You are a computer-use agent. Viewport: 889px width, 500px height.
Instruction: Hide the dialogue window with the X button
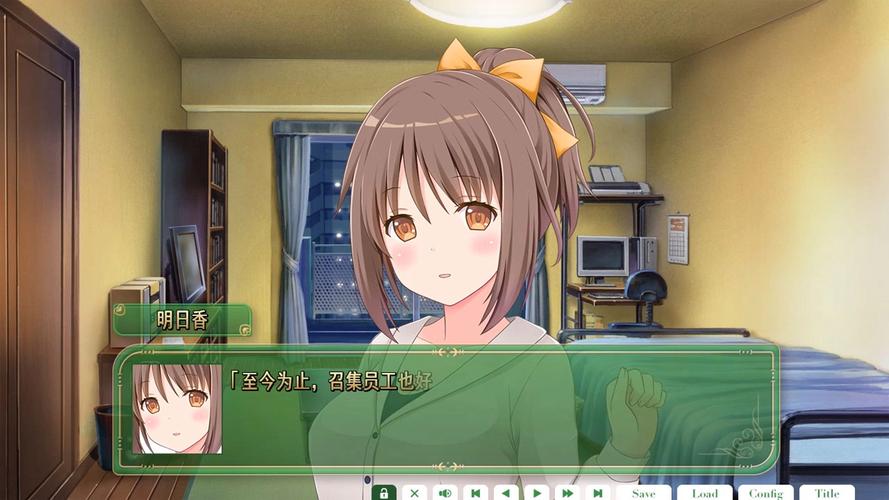tap(414, 493)
